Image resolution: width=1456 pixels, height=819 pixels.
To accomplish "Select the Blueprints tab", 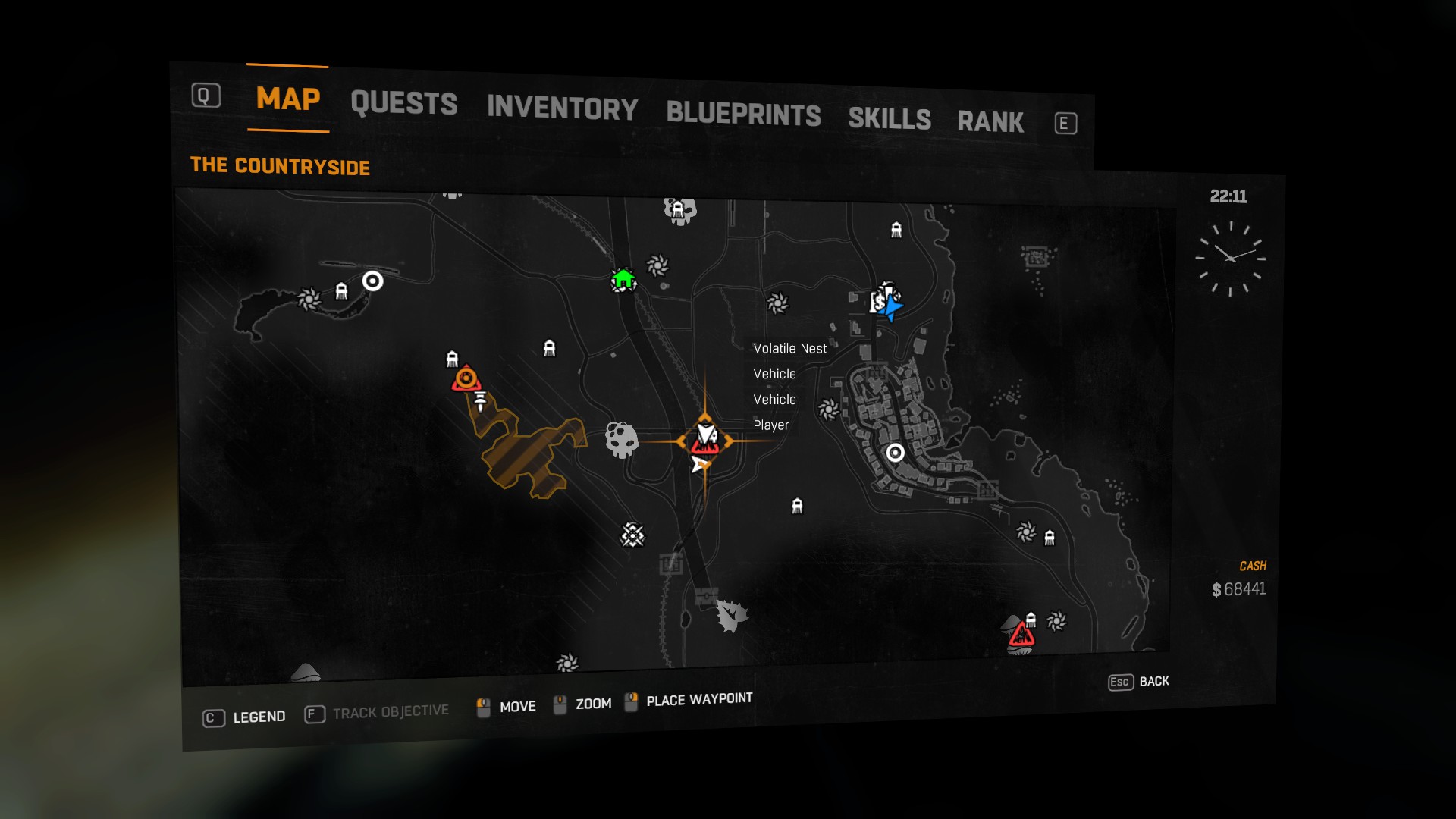I will pyautogui.click(x=743, y=115).
